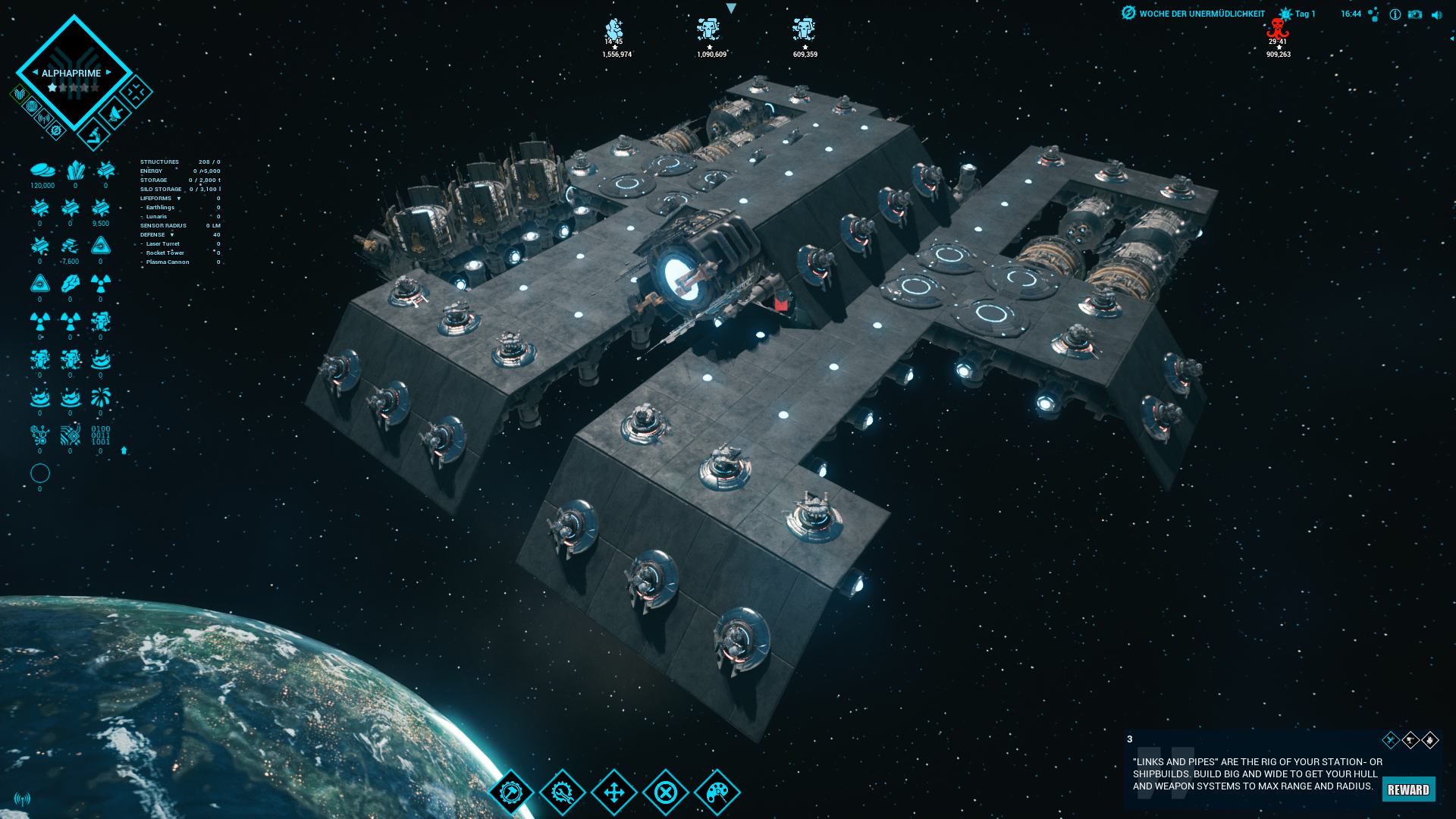Select the wrench repair tool

(563, 792)
